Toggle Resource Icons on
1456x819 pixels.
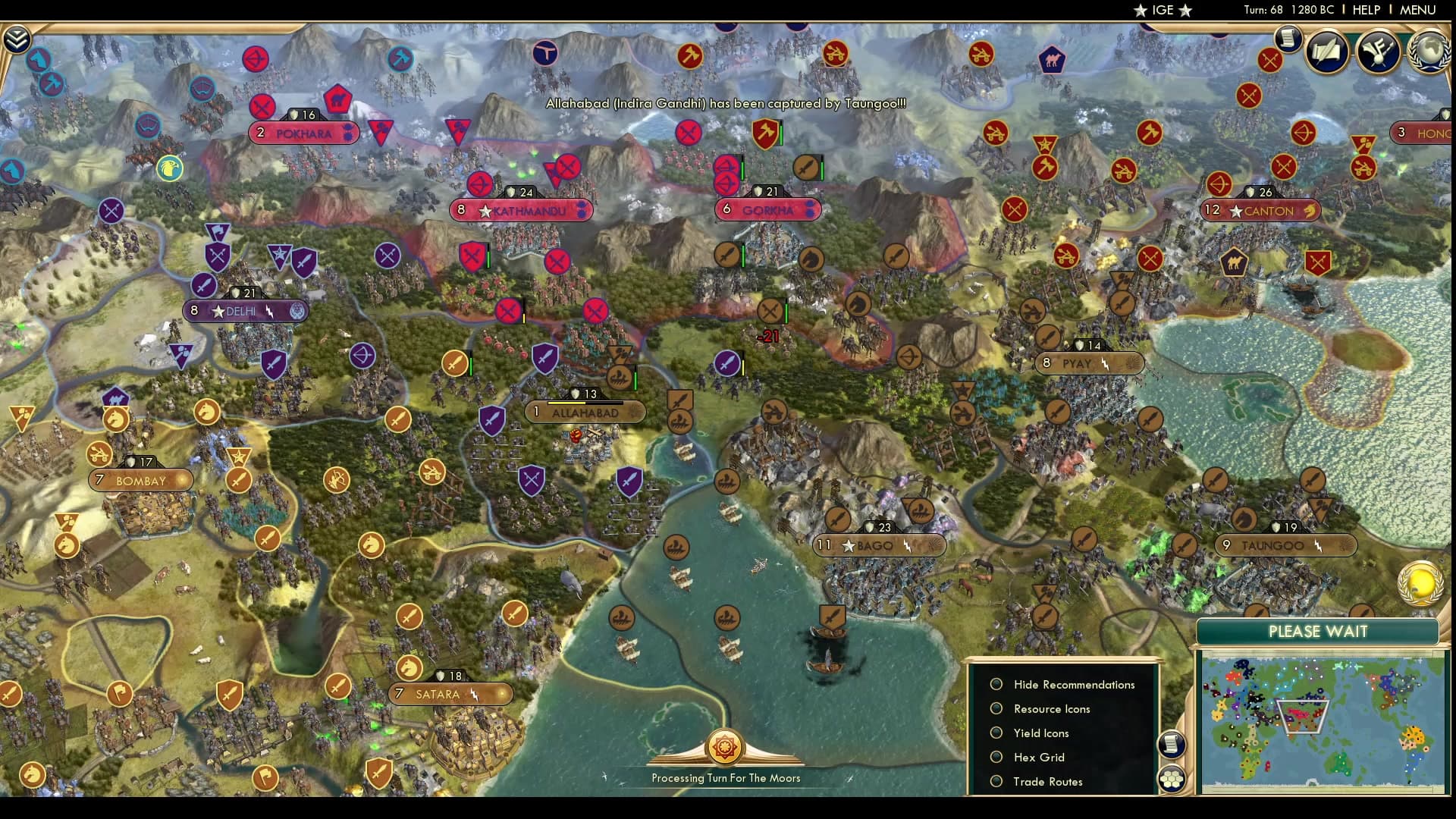(996, 708)
